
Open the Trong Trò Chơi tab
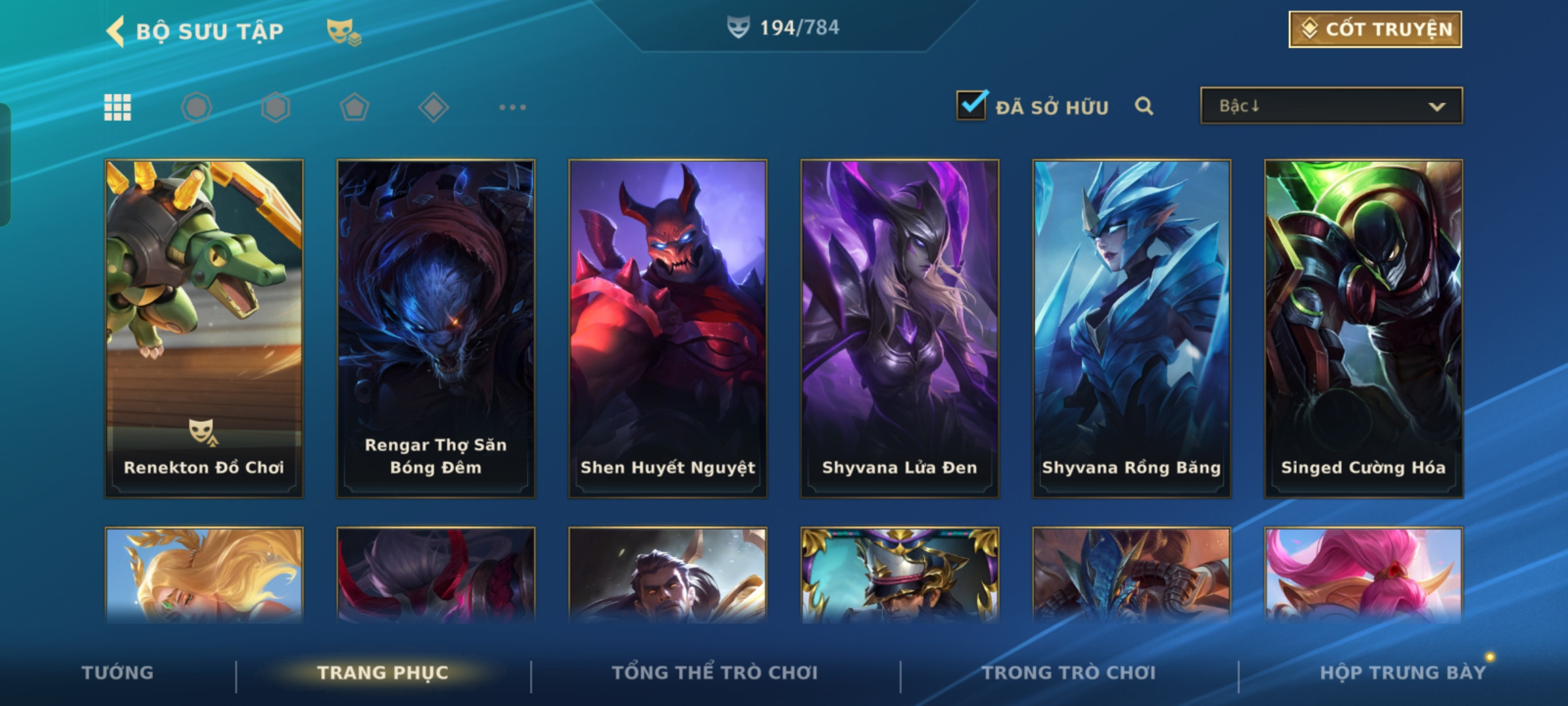[1069, 673]
